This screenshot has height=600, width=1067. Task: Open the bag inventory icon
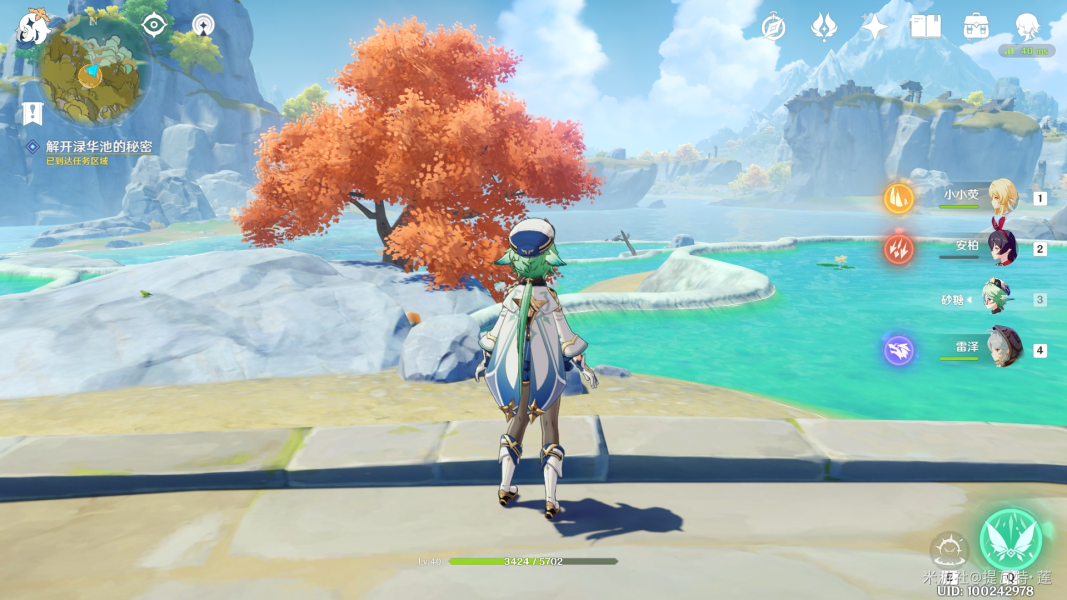point(977,27)
